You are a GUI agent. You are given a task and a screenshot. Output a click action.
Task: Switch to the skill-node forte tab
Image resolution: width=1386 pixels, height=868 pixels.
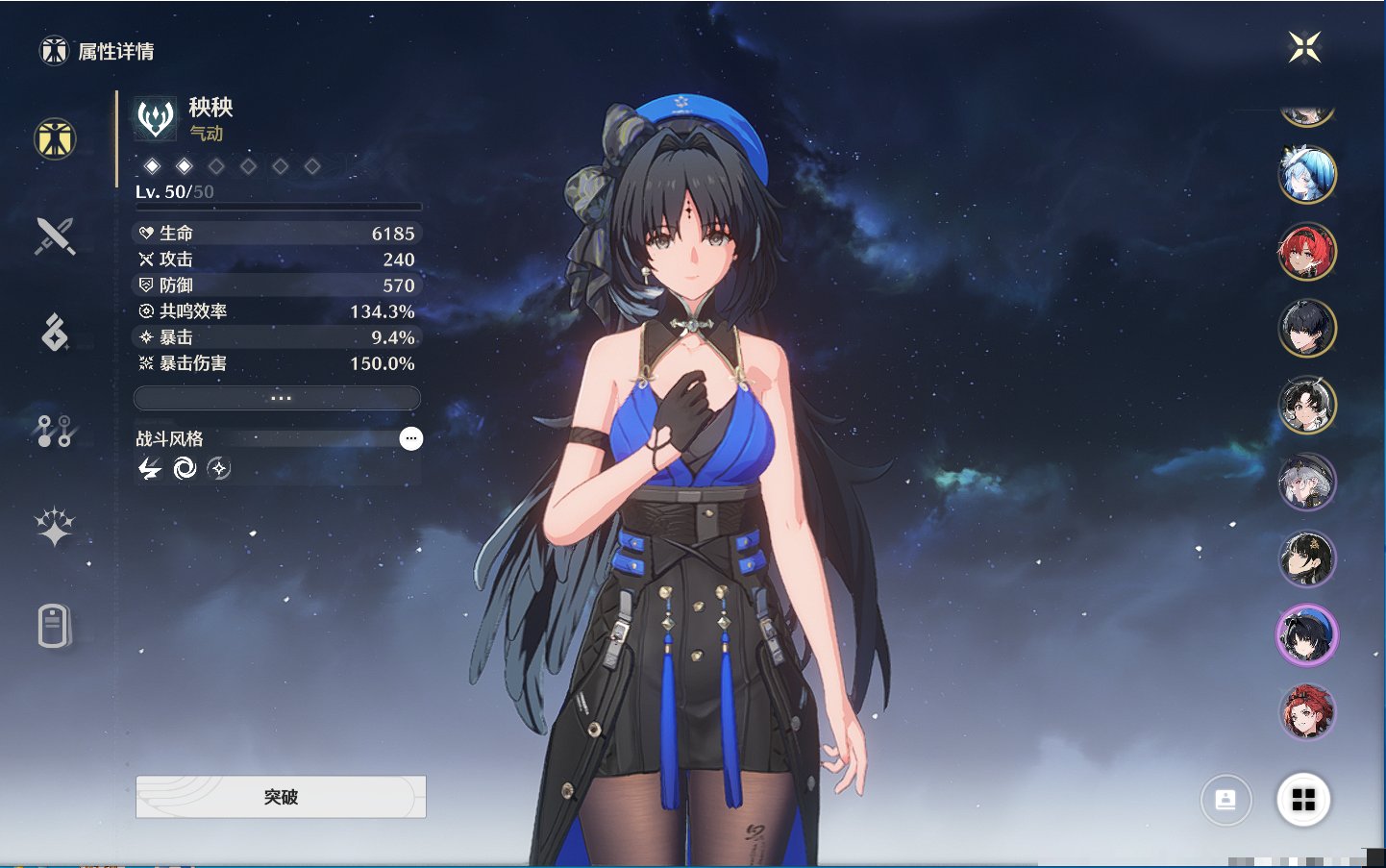[x=55, y=431]
